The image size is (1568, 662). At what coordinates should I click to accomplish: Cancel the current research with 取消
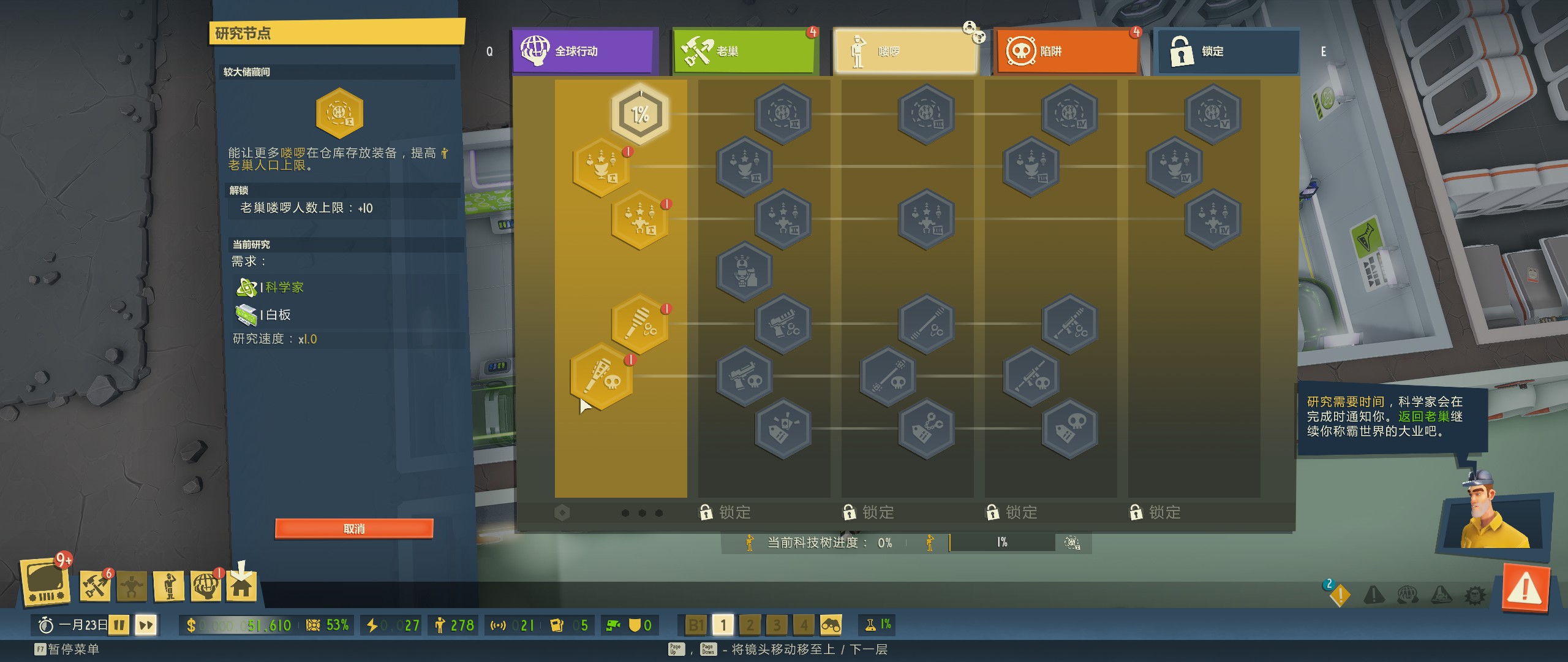(x=354, y=528)
